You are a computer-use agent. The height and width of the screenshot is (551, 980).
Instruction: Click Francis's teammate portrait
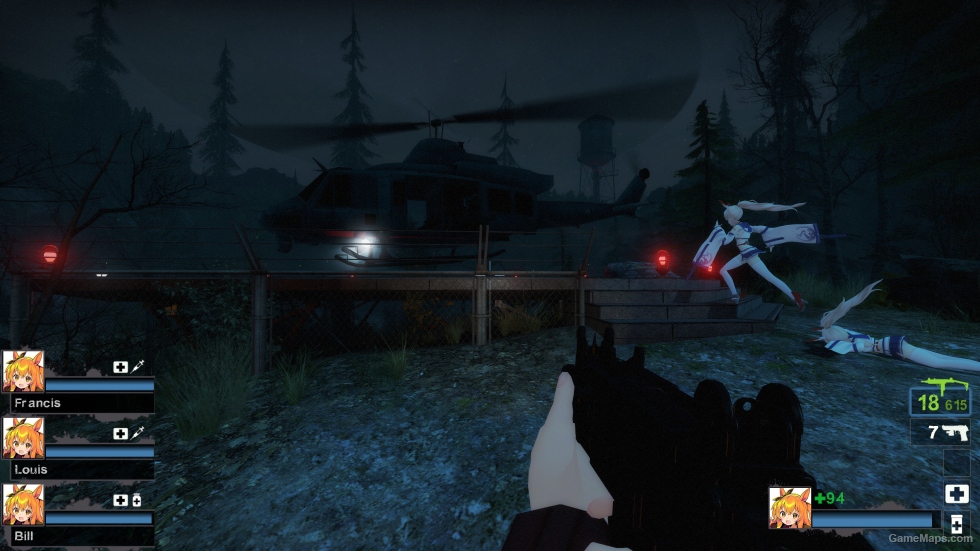[x=22, y=371]
